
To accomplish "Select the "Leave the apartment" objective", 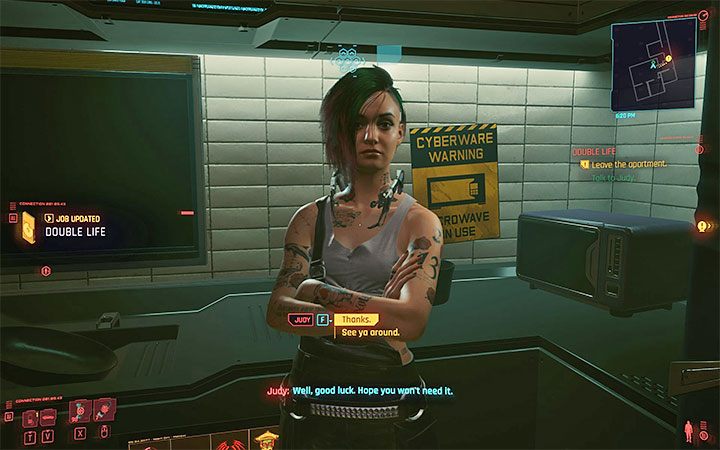I will click(x=630, y=163).
